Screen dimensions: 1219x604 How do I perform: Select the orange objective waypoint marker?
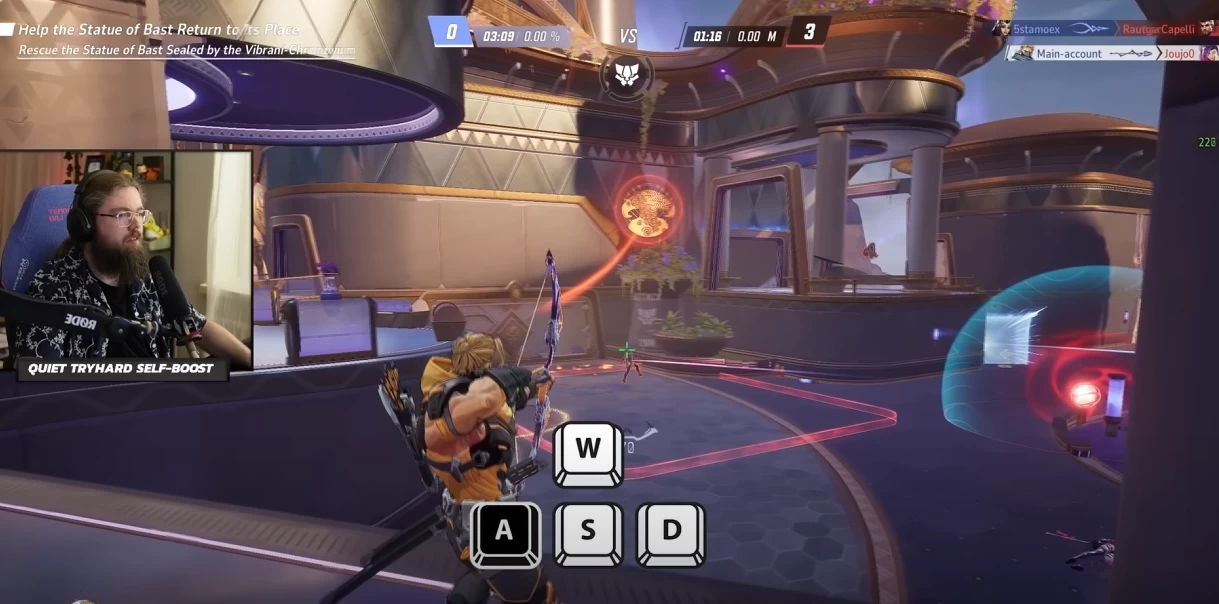point(645,207)
